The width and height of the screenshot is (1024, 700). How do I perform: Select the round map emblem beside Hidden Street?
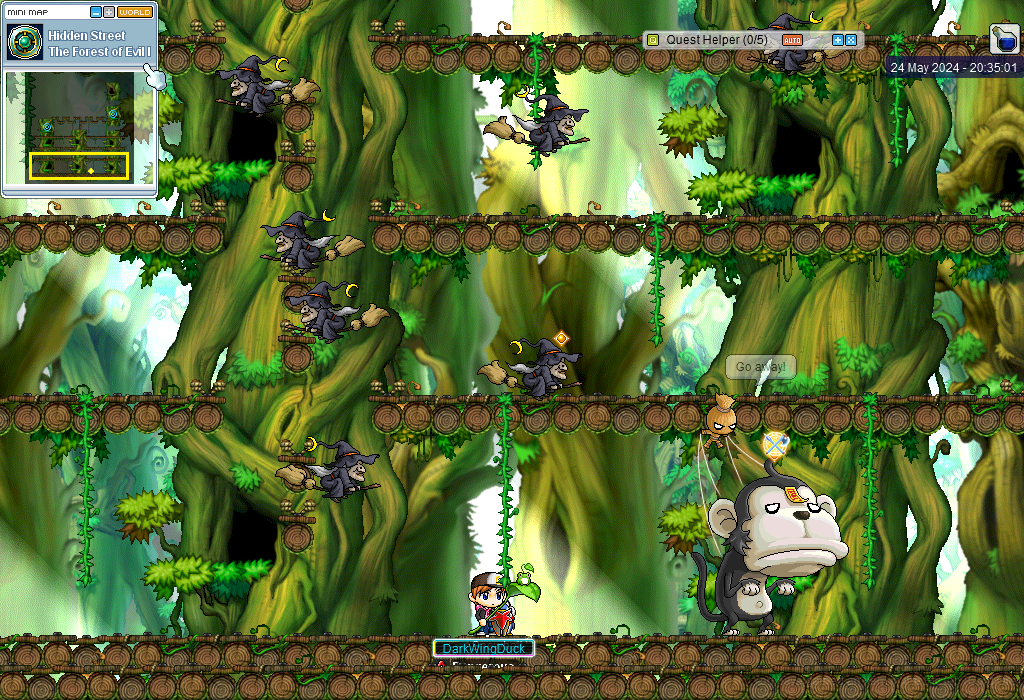click(23, 42)
